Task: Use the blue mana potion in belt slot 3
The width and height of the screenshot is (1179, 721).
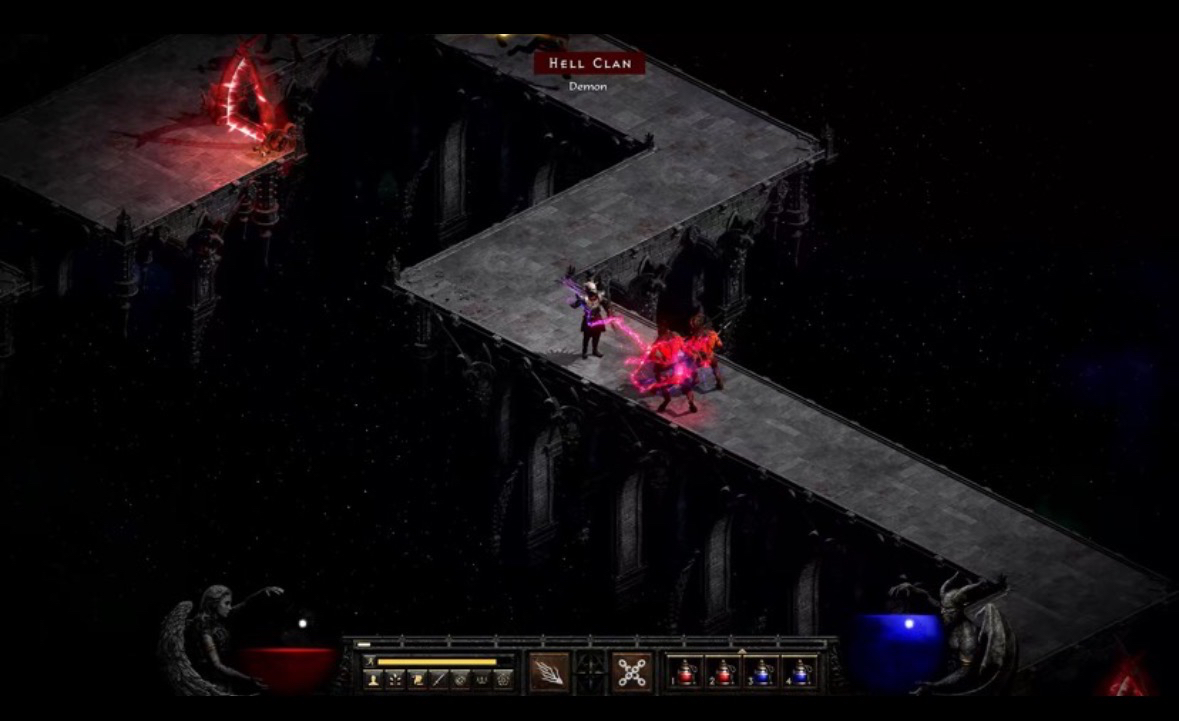Action: [761, 672]
